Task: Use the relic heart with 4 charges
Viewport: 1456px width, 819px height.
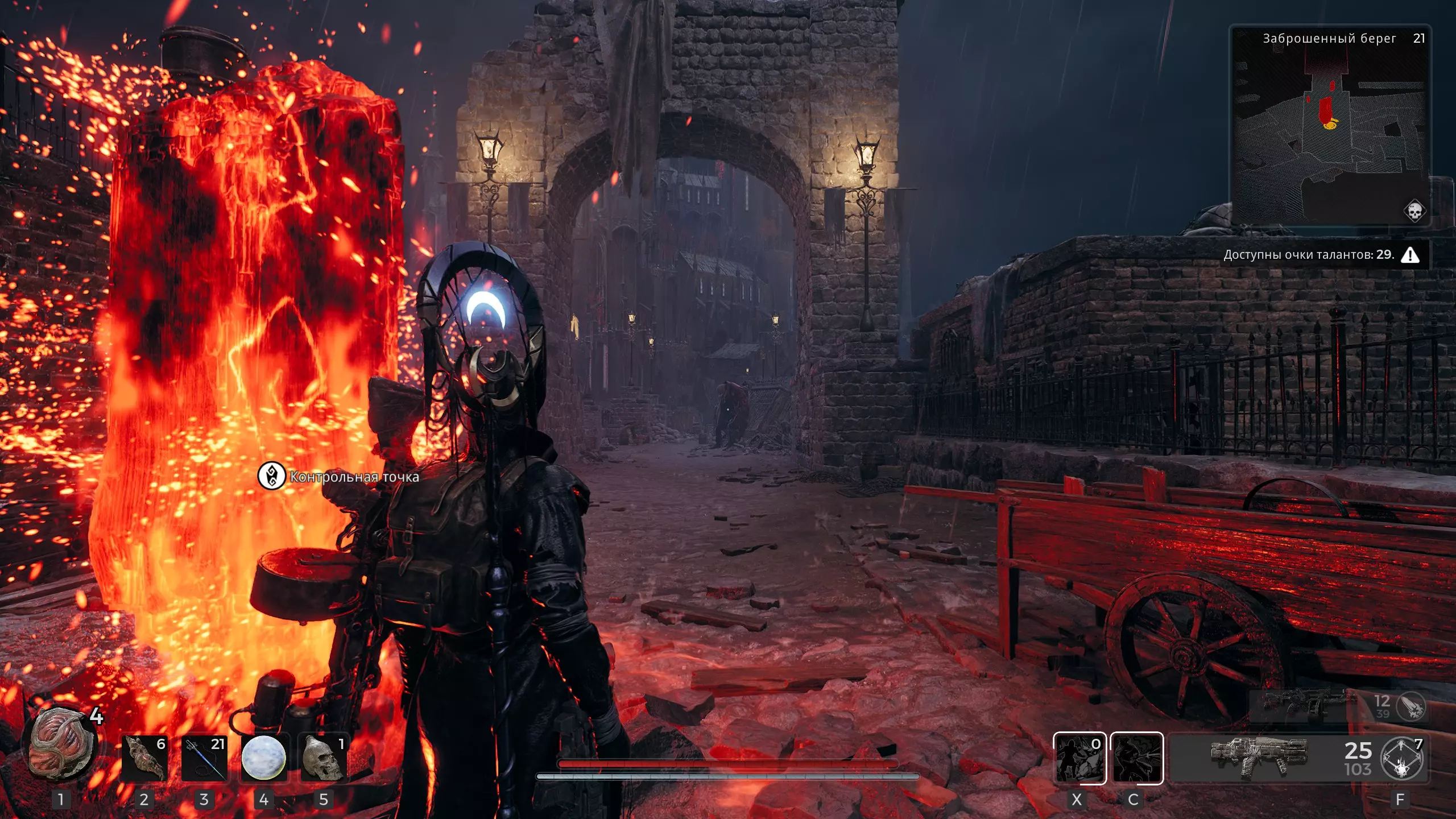Action: (61, 744)
